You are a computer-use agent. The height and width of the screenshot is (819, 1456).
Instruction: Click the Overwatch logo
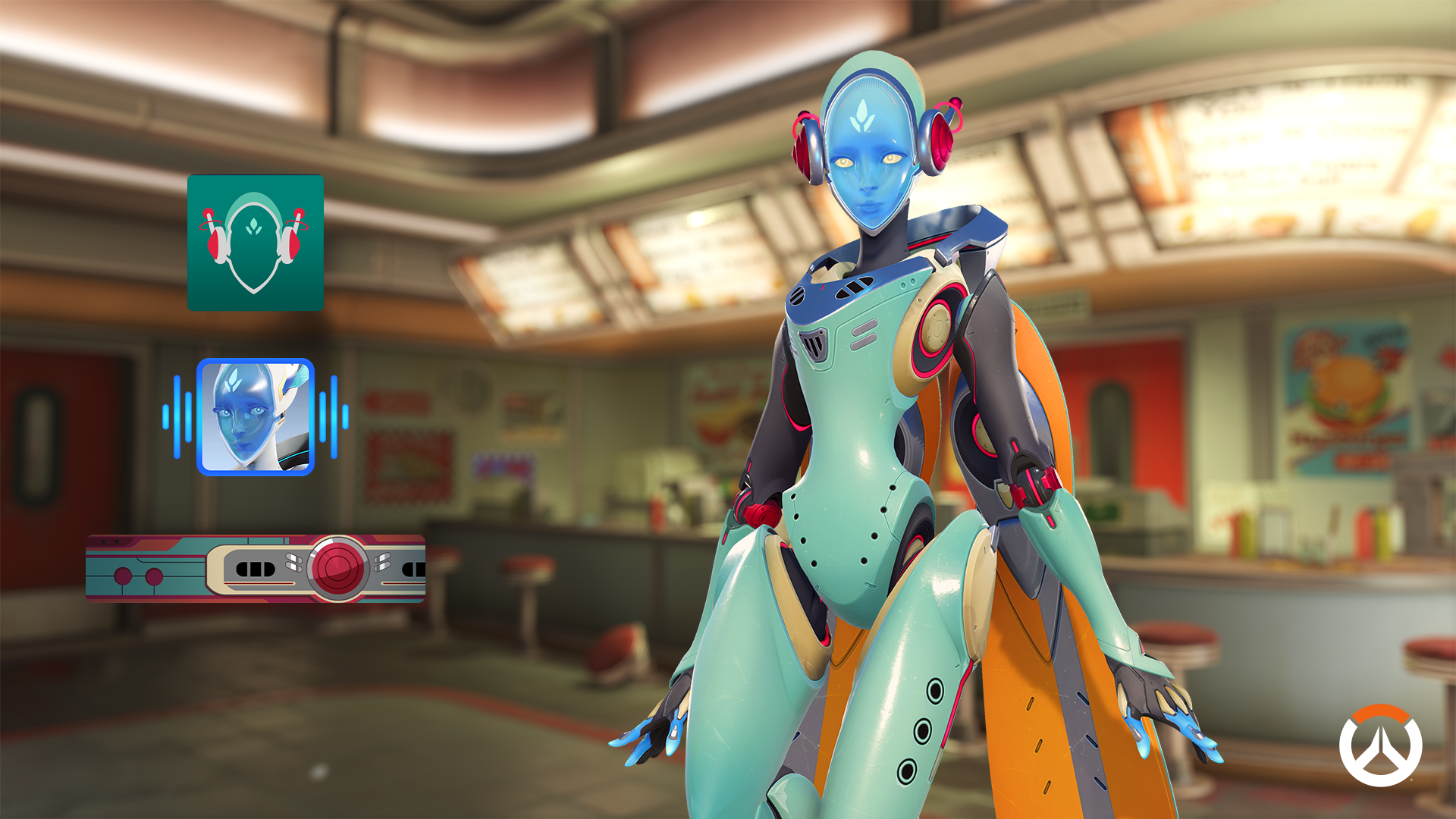[1380, 746]
